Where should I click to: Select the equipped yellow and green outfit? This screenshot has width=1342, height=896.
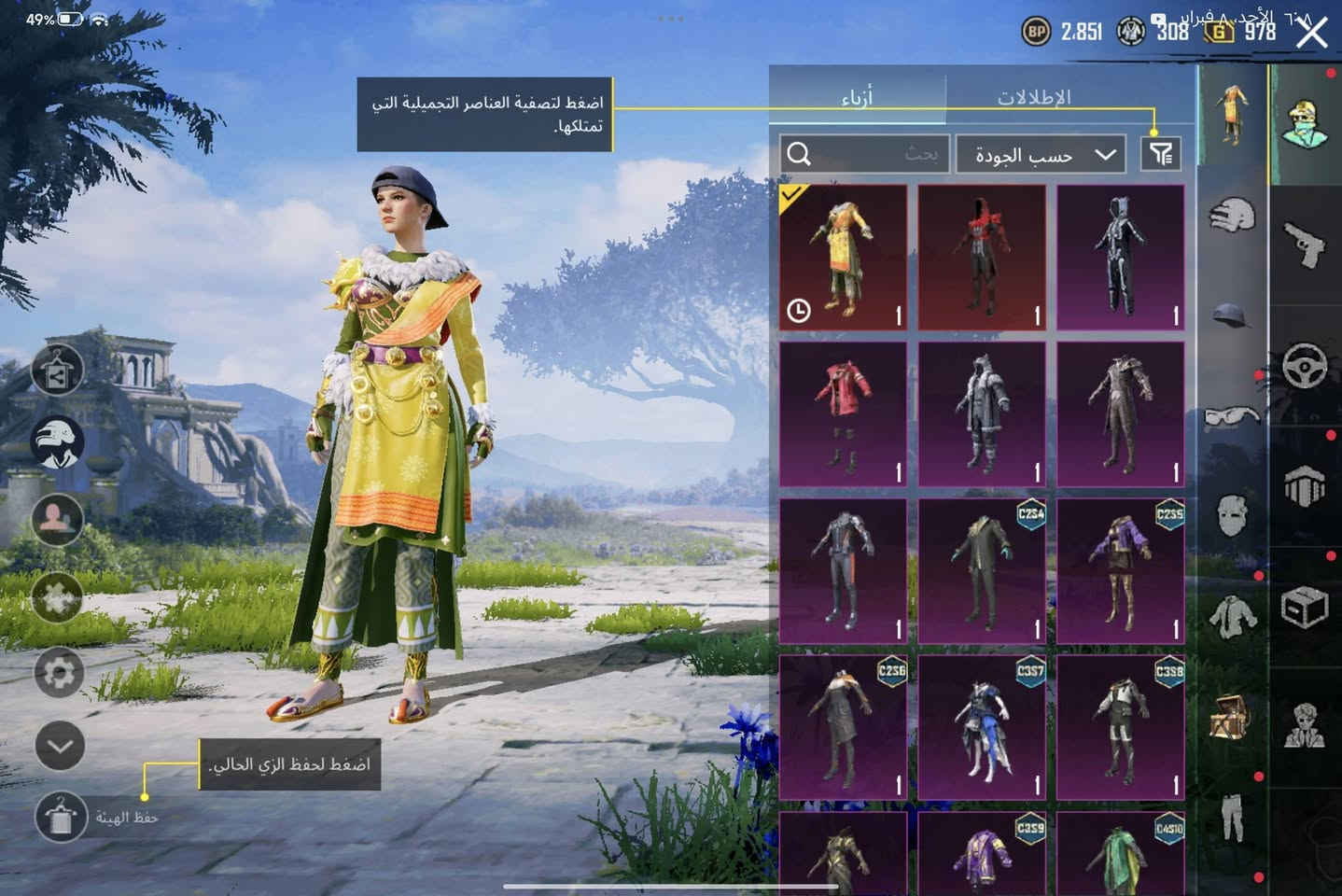[843, 257]
